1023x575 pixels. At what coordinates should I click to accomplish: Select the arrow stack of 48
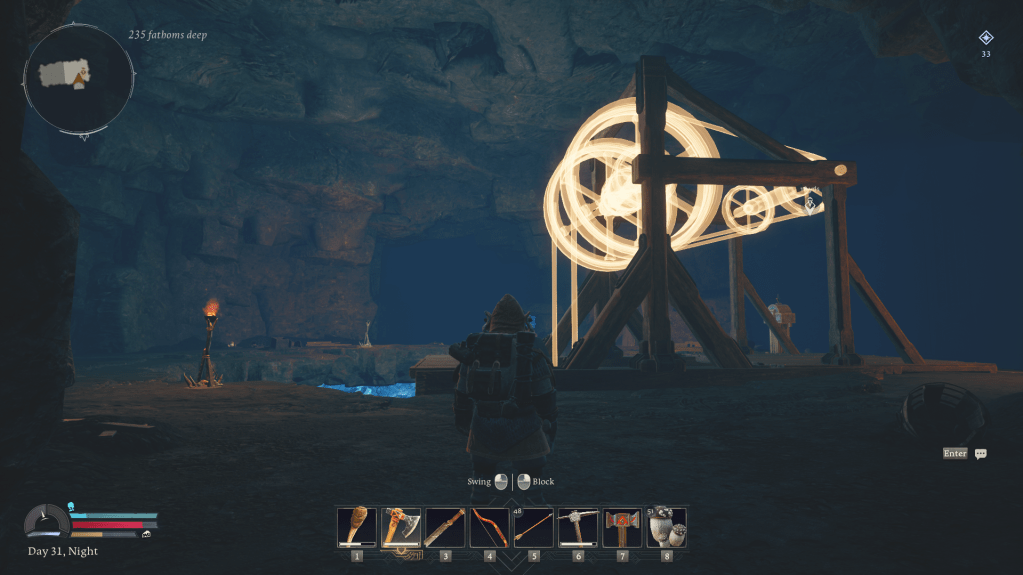point(533,527)
